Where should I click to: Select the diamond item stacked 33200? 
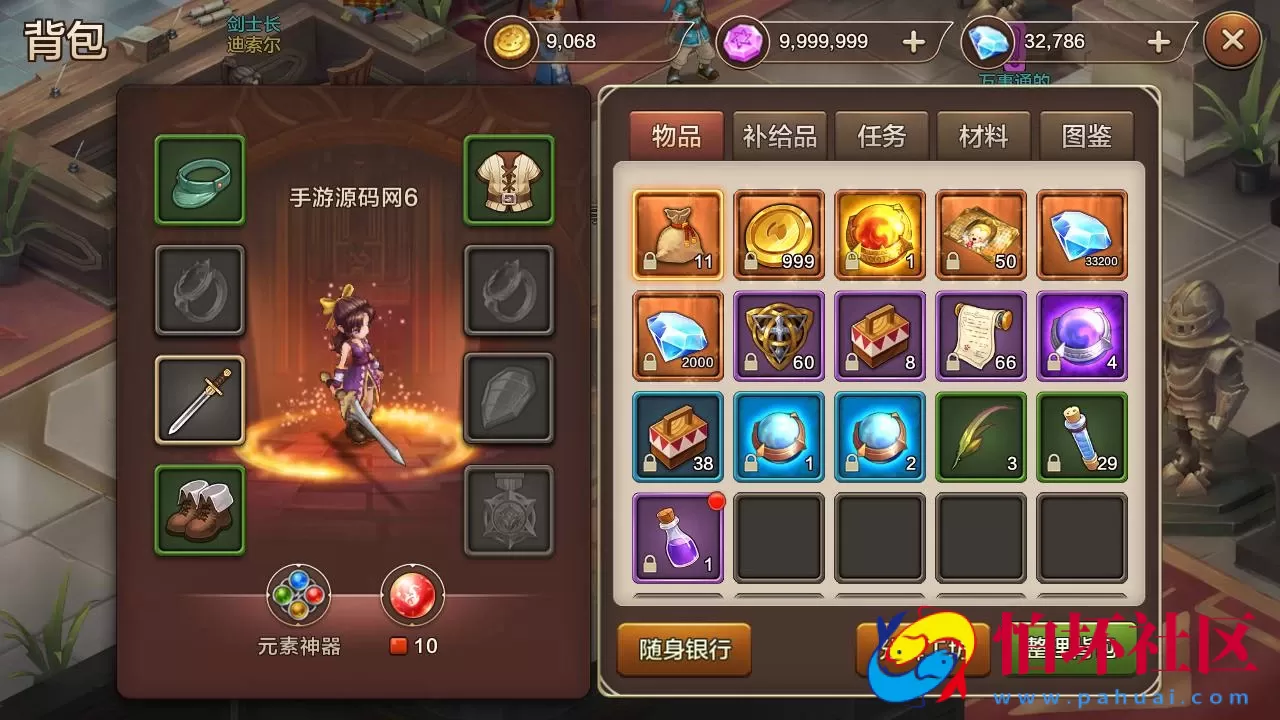coord(1081,235)
